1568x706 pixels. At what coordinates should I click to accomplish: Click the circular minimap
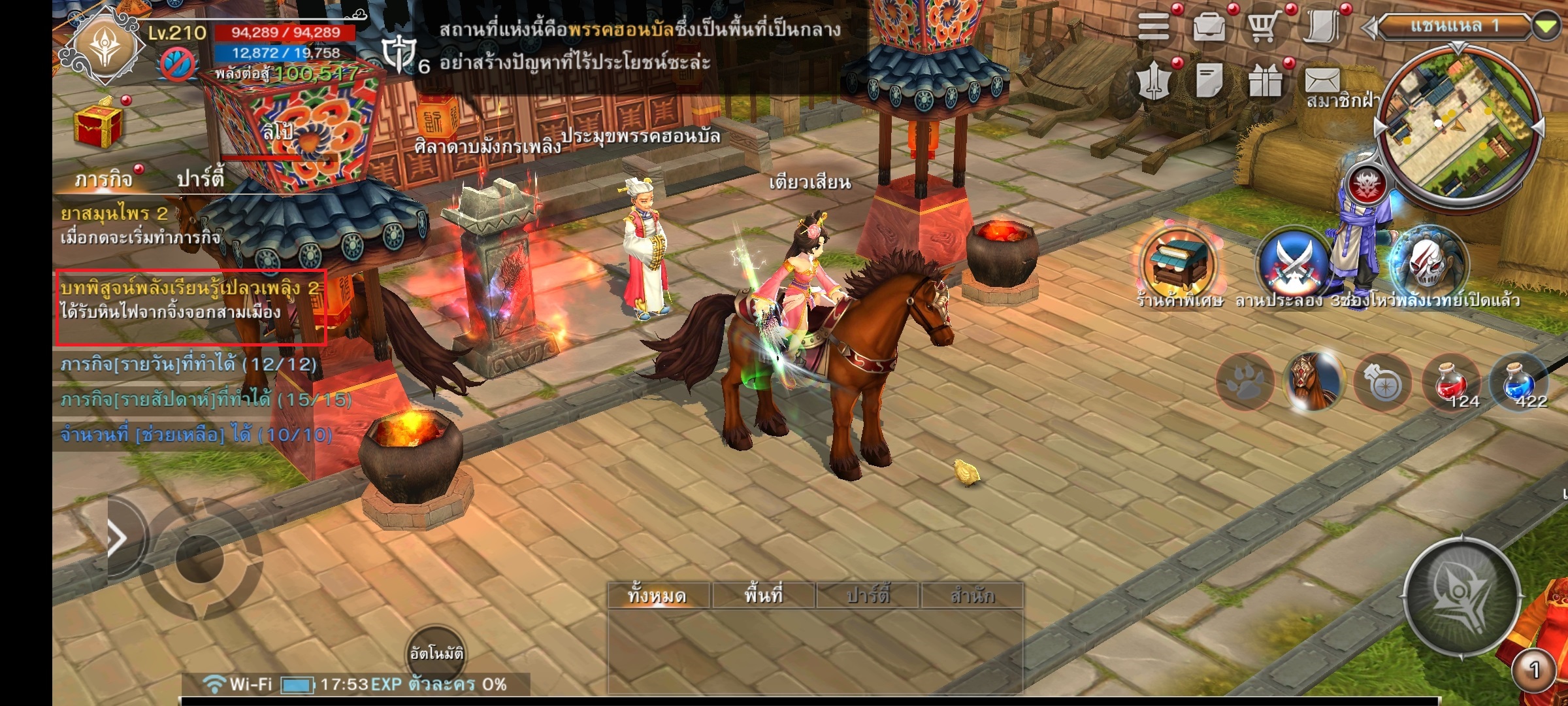[x=1458, y=124]
